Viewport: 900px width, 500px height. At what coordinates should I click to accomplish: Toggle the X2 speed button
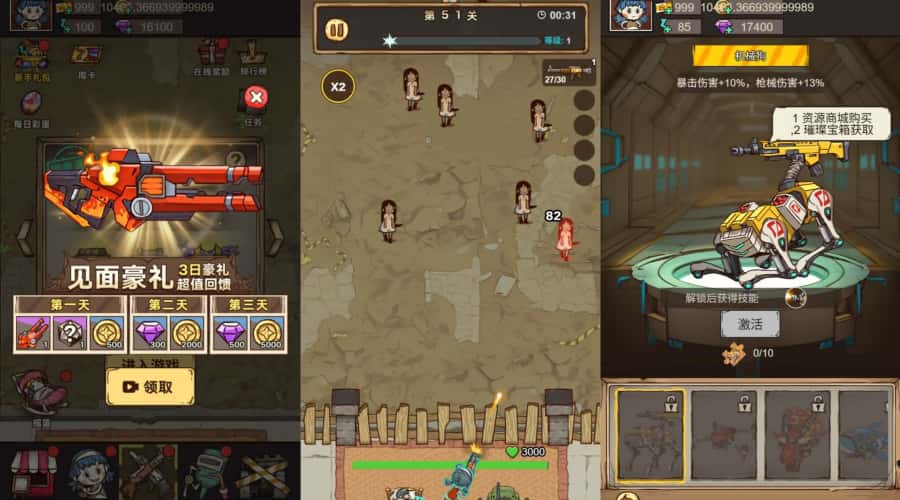(x=338, y=86)
